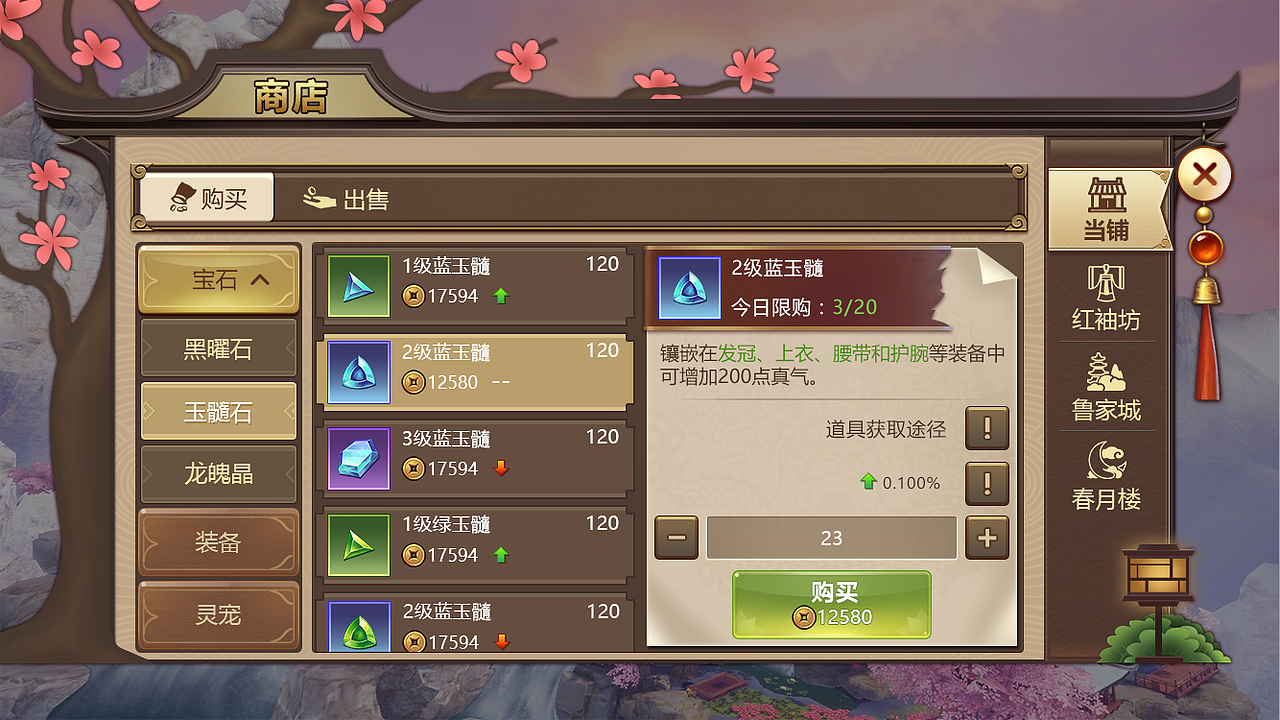Open the 鲁家城 shop section
The image size is (1280, 720).
pyautogui.click(x=1106, y=380)
